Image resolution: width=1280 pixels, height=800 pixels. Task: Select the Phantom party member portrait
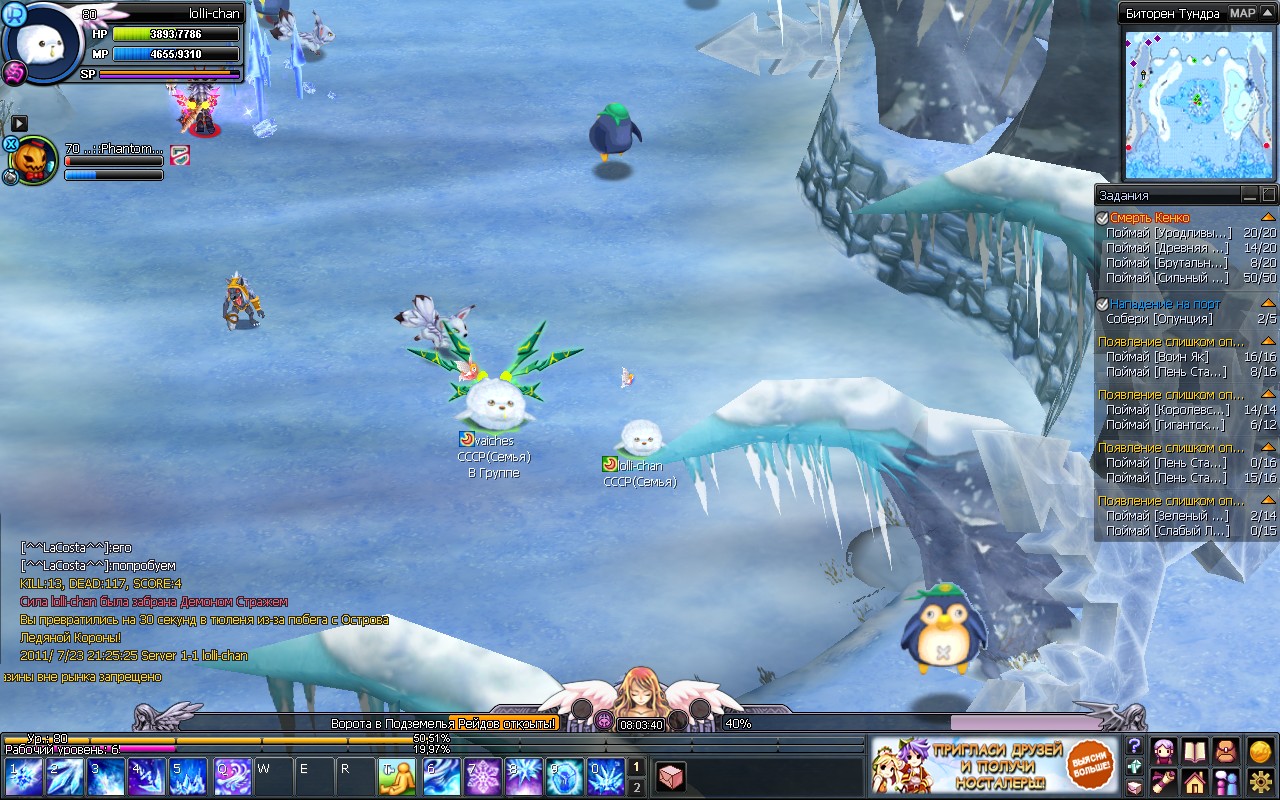point(34,160)
